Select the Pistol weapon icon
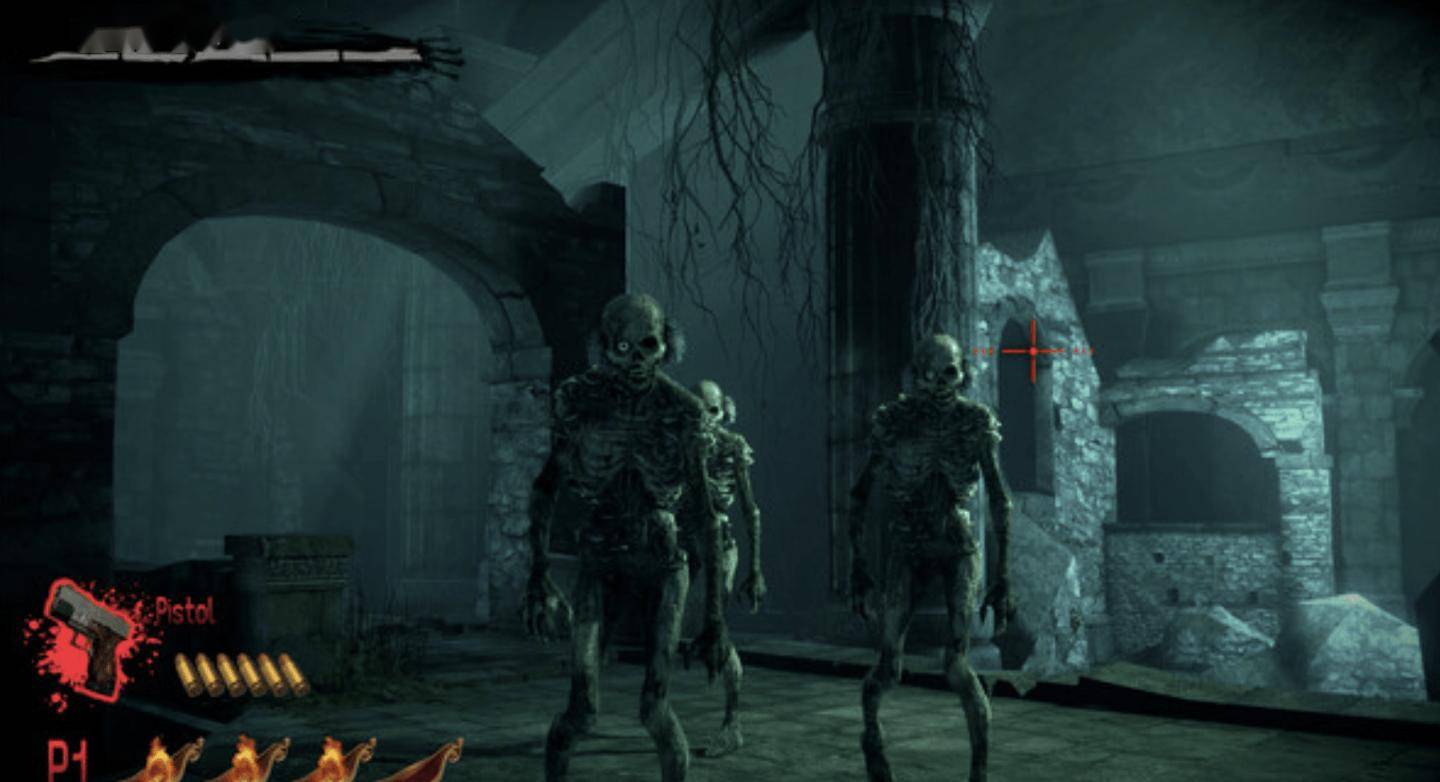This screenshot has height=782, width=1440. click(92, 637)
